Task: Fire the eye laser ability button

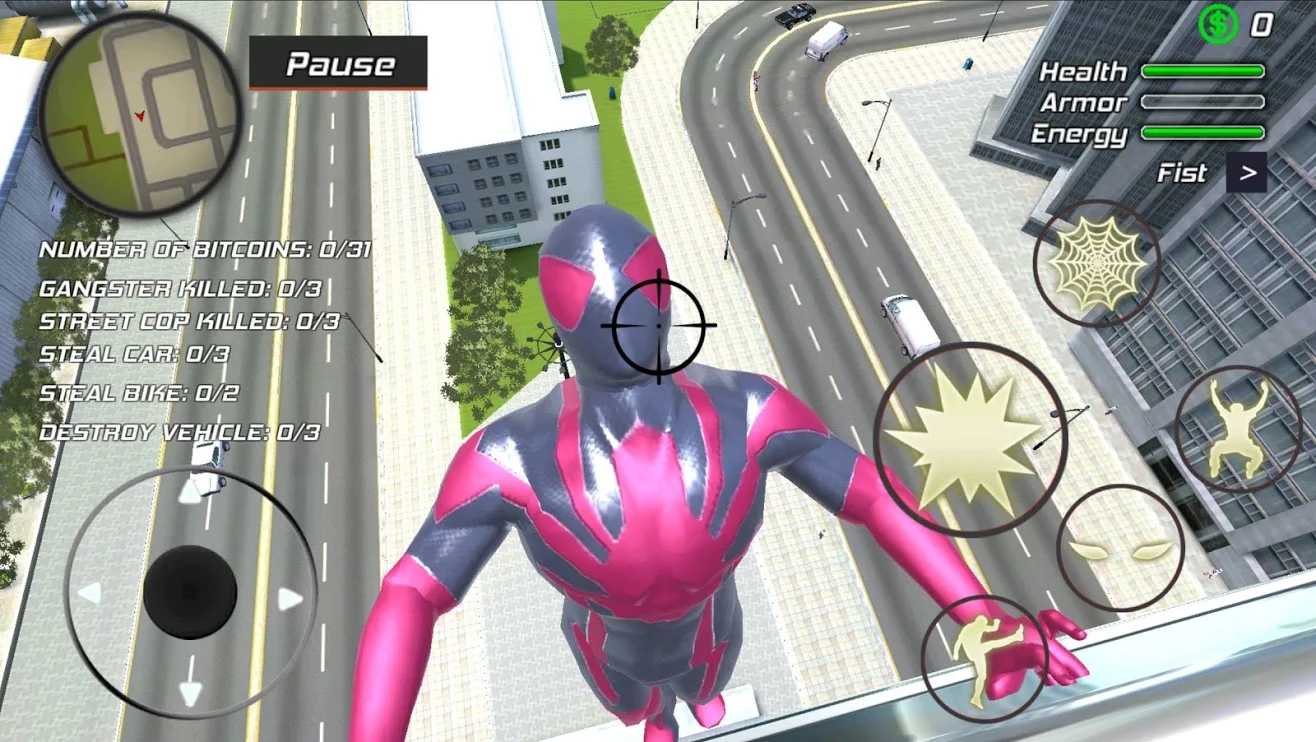Action: [1120, 548]
